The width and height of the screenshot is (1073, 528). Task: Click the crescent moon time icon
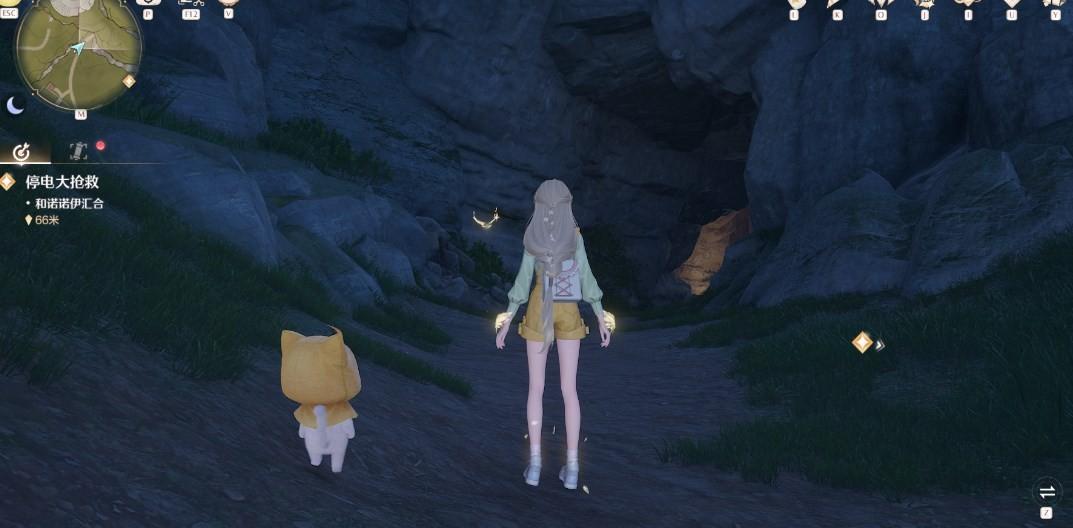pos(16,105)
